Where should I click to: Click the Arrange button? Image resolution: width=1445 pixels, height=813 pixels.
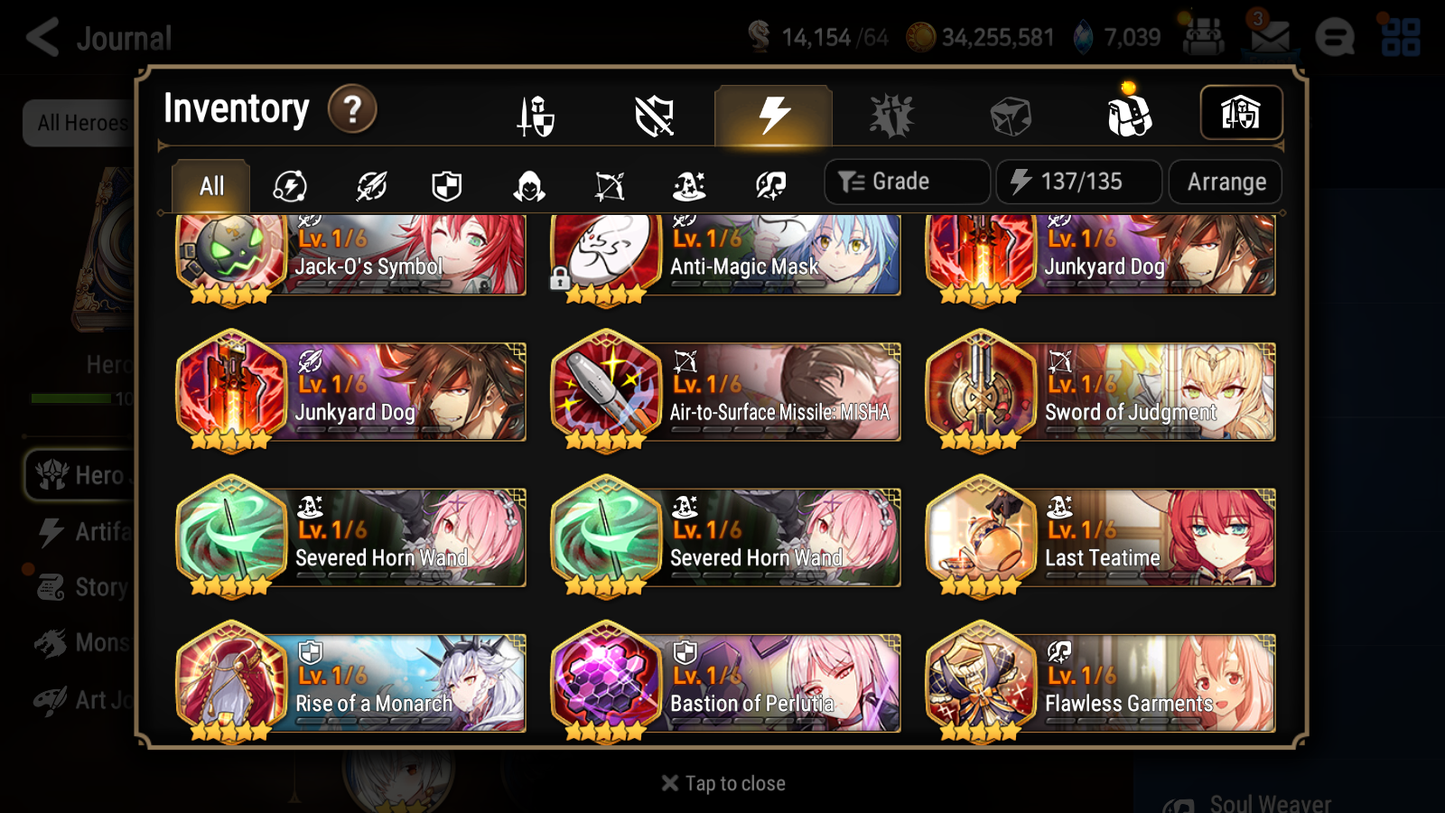click(x=1225, y=182)
